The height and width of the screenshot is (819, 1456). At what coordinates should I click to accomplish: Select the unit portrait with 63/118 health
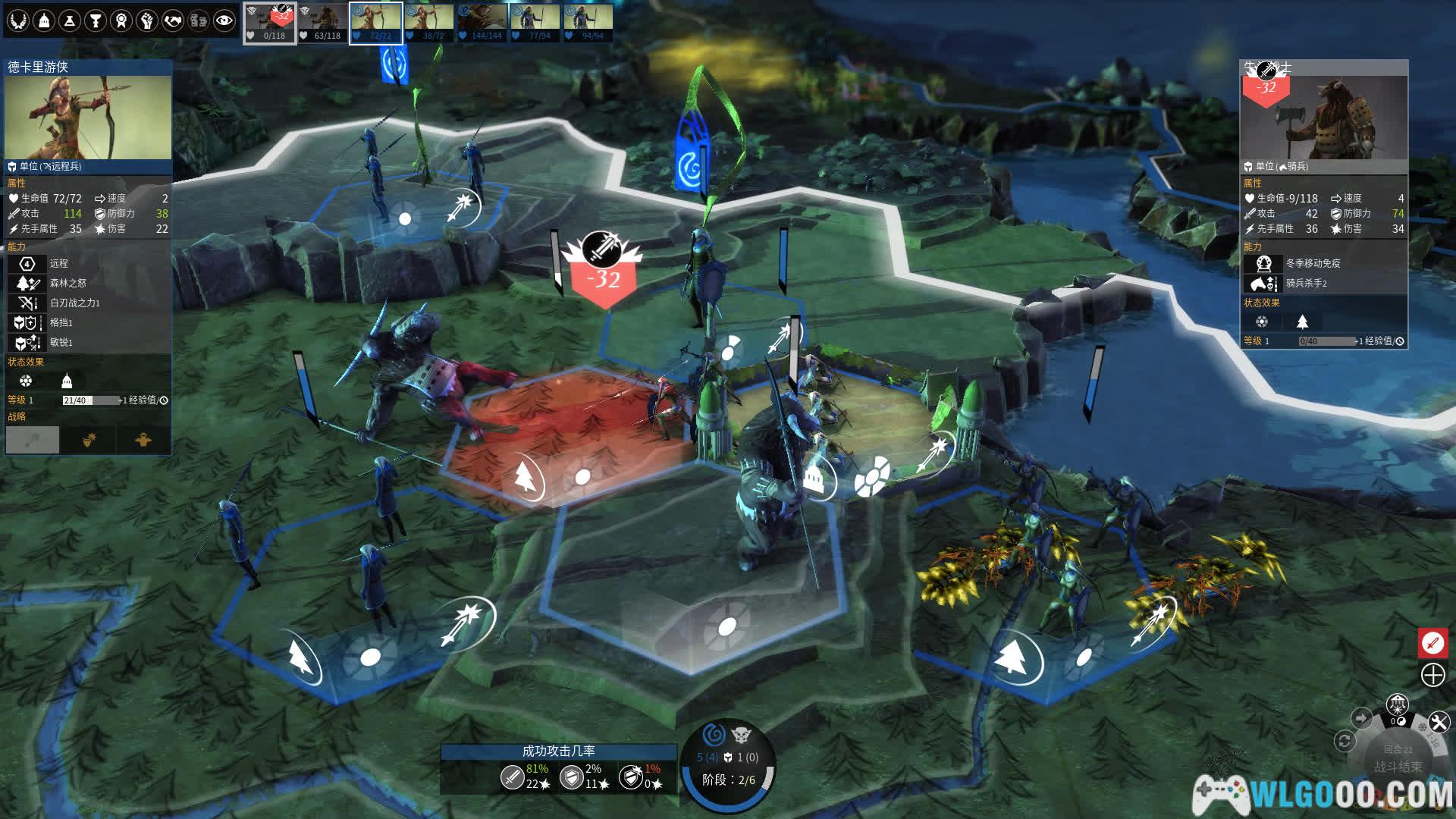322,23
